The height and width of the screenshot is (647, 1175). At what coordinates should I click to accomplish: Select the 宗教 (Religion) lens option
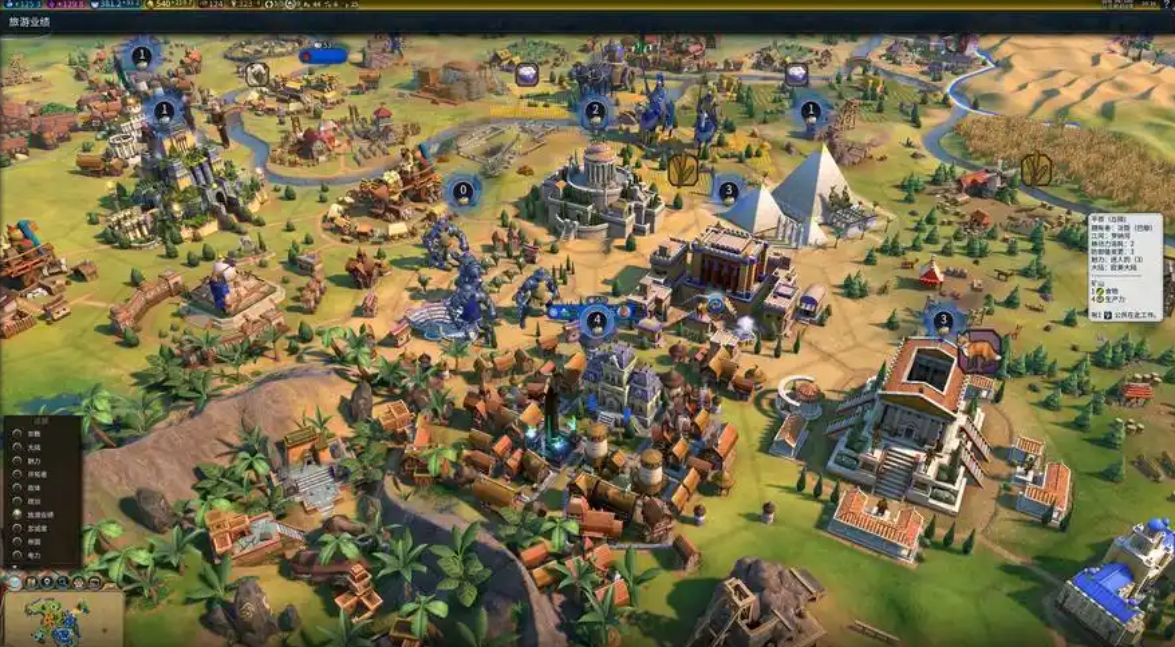[x=17, y=434]
